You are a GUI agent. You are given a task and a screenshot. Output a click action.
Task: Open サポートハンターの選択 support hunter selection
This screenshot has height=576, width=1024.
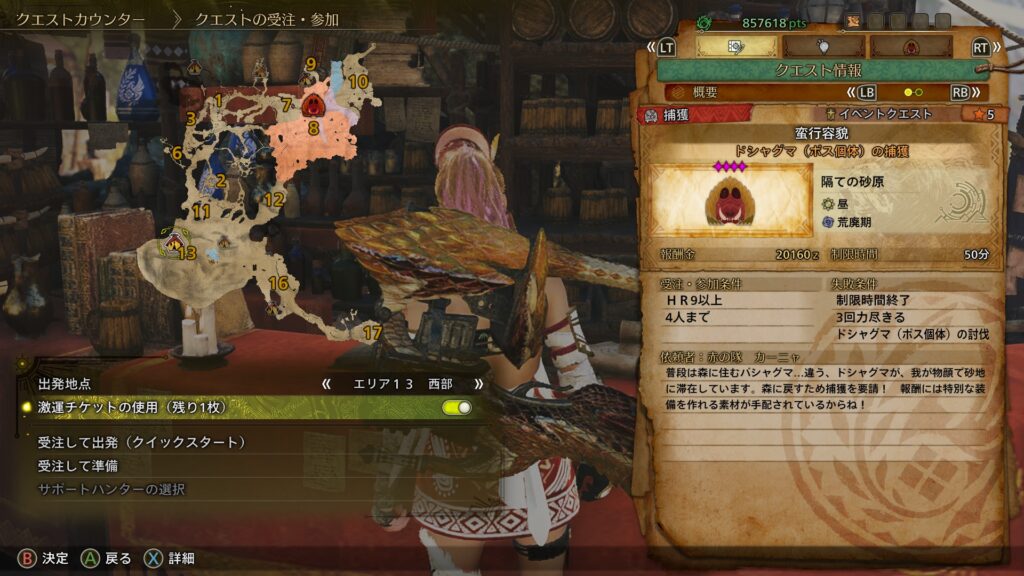coord(111,489)
